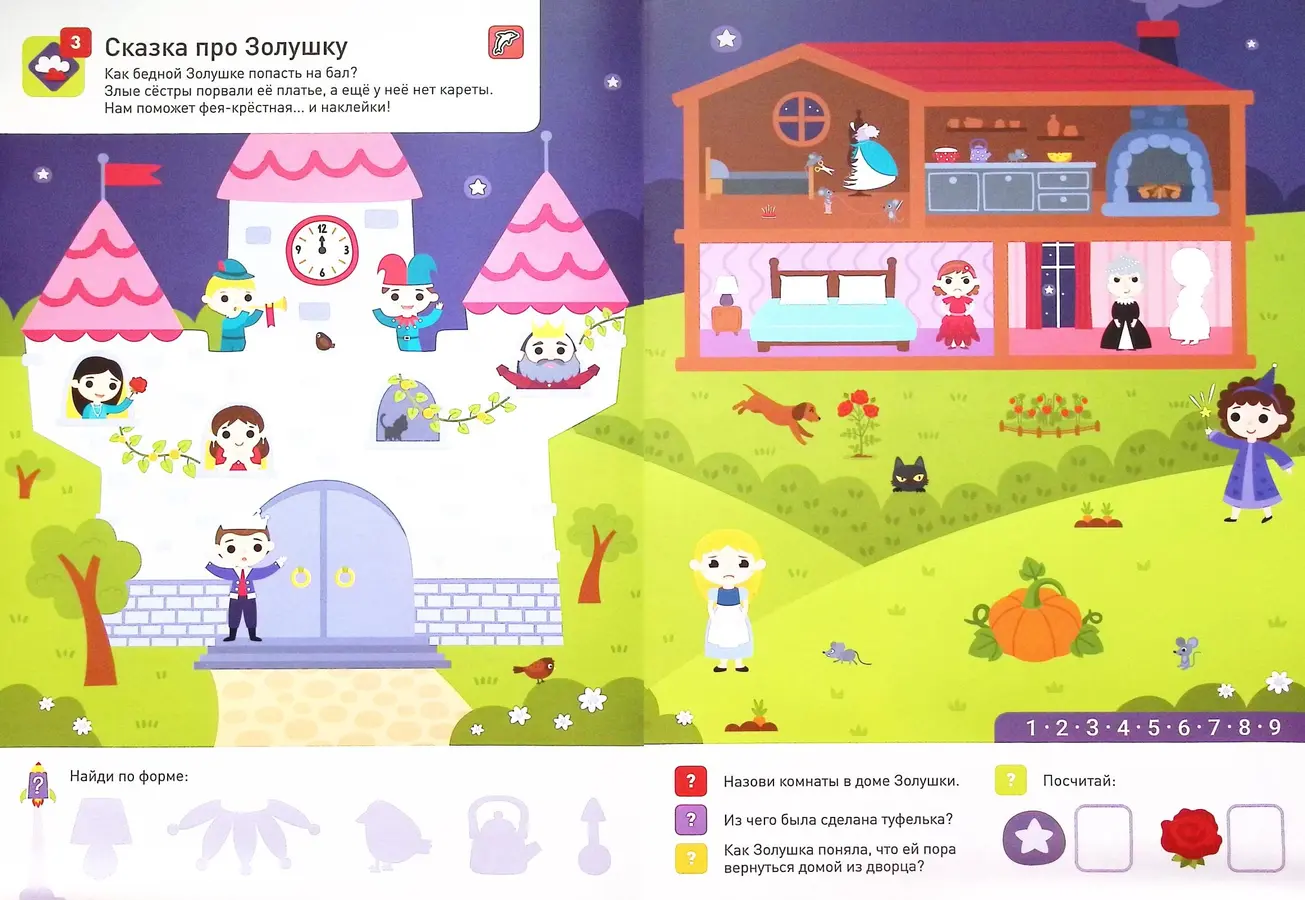1305x900 pixels.
Task: Choose the spatula silhouette shape
Action: 593,834
